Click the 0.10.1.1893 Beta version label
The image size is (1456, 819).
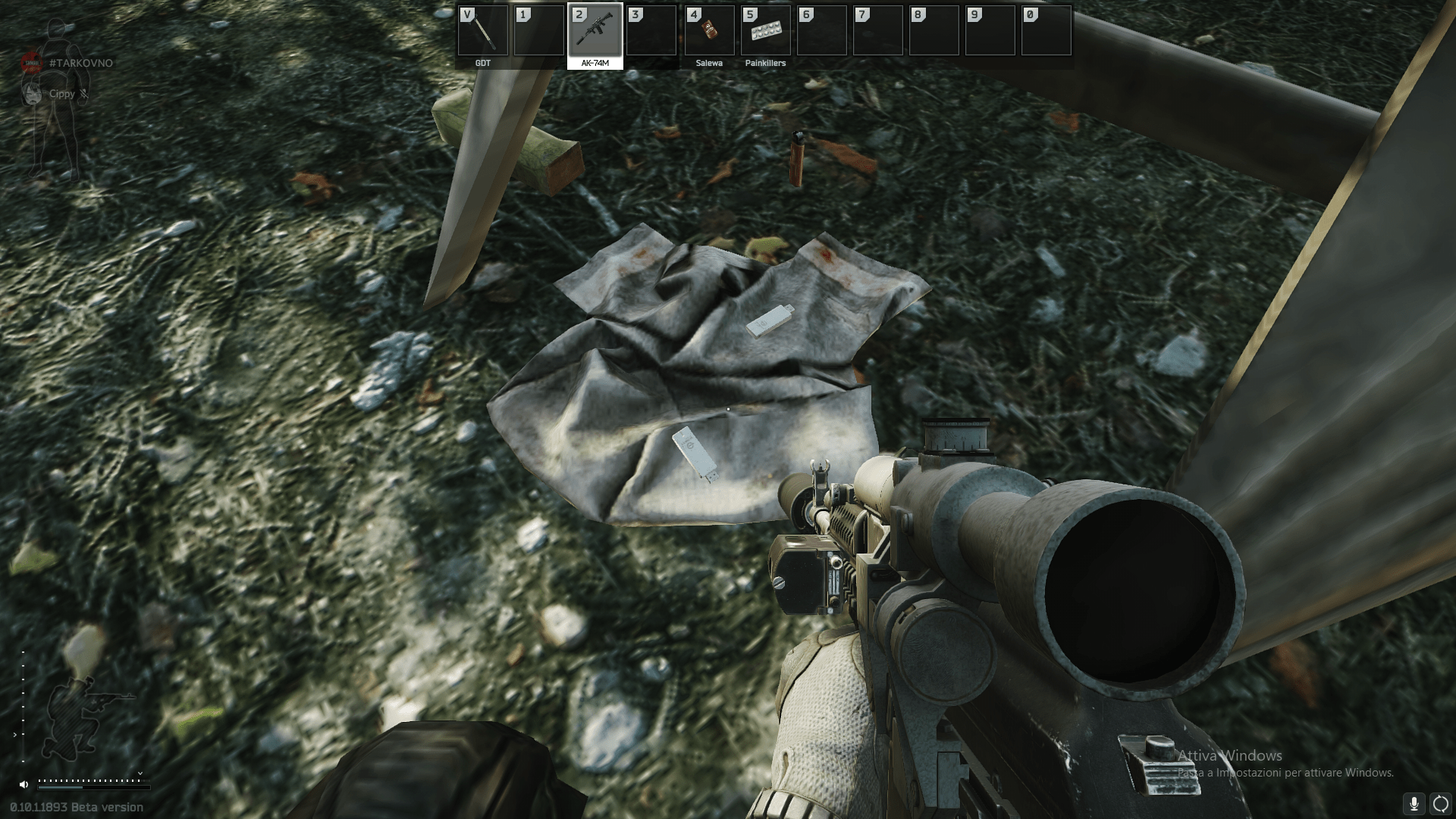72,808
